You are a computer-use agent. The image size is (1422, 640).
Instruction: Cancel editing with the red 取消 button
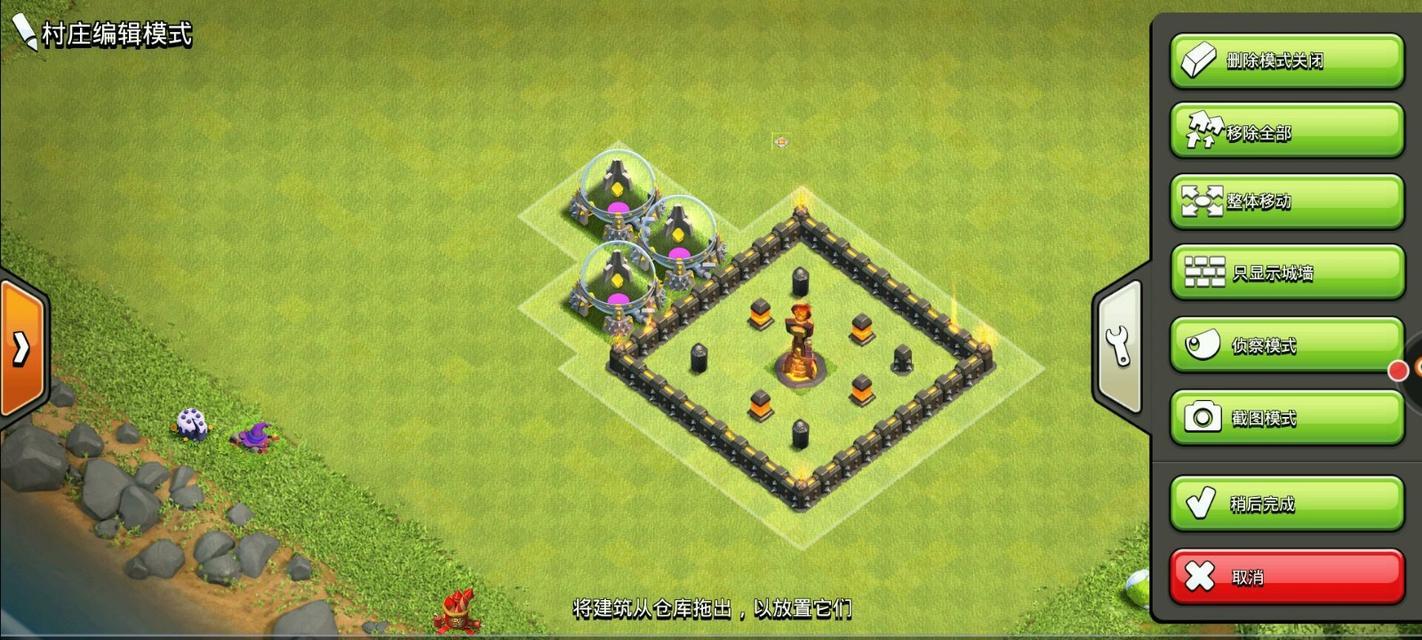pyautogui.click(x=1286, y=576)
